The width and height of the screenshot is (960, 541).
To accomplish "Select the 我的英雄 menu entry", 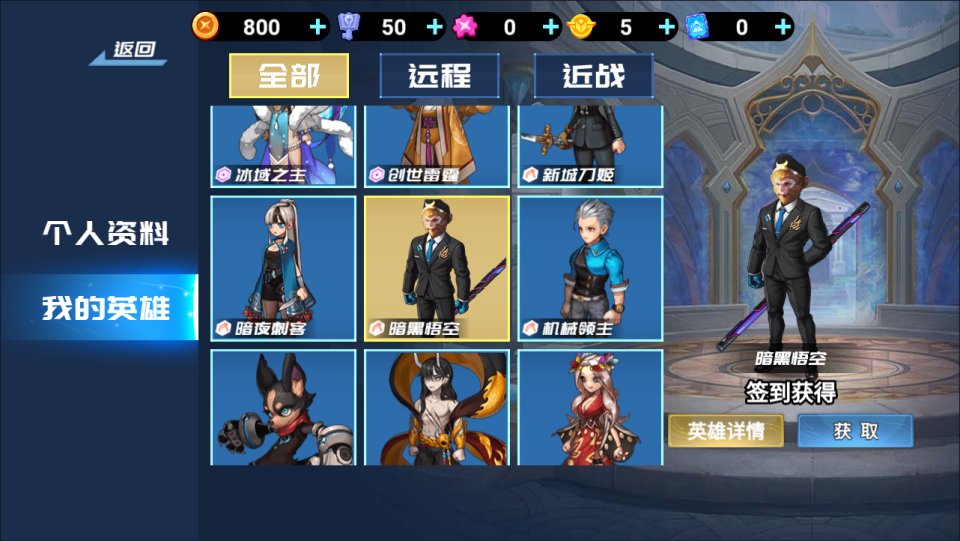I will (105, 307).
